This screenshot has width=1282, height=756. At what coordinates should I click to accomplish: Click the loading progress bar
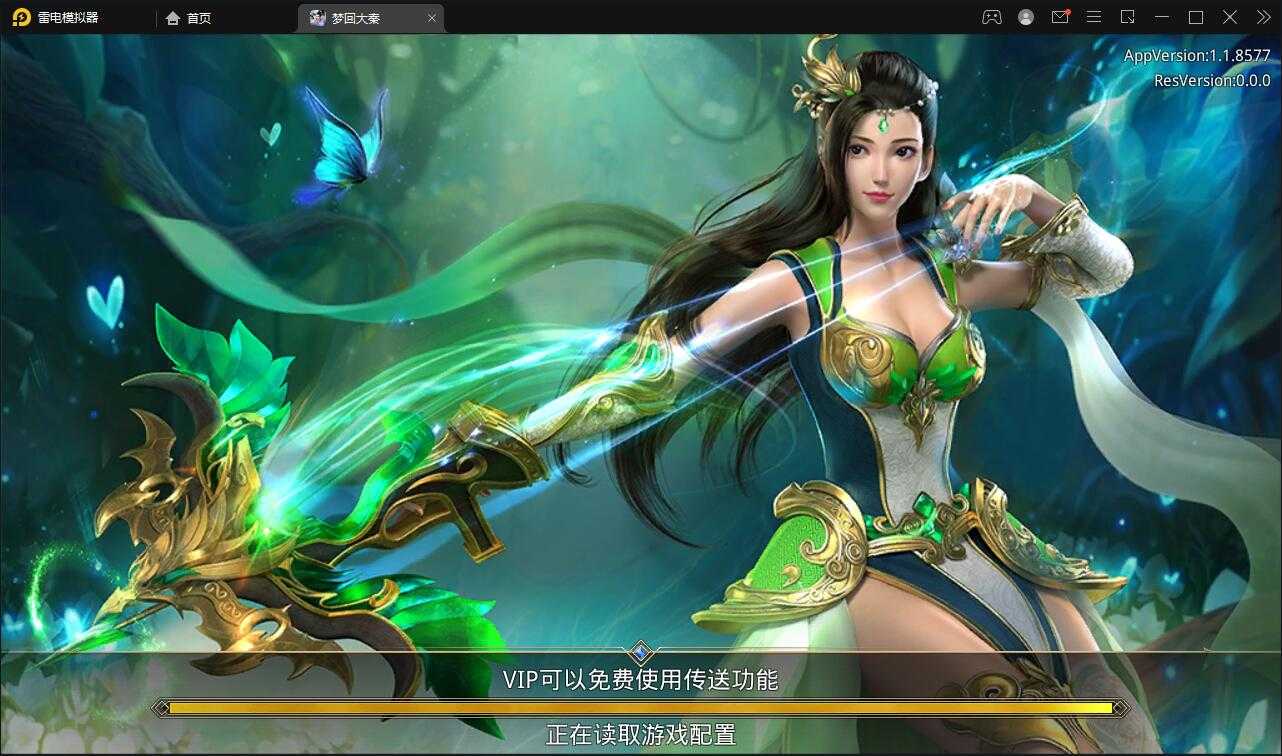(641, 706)
